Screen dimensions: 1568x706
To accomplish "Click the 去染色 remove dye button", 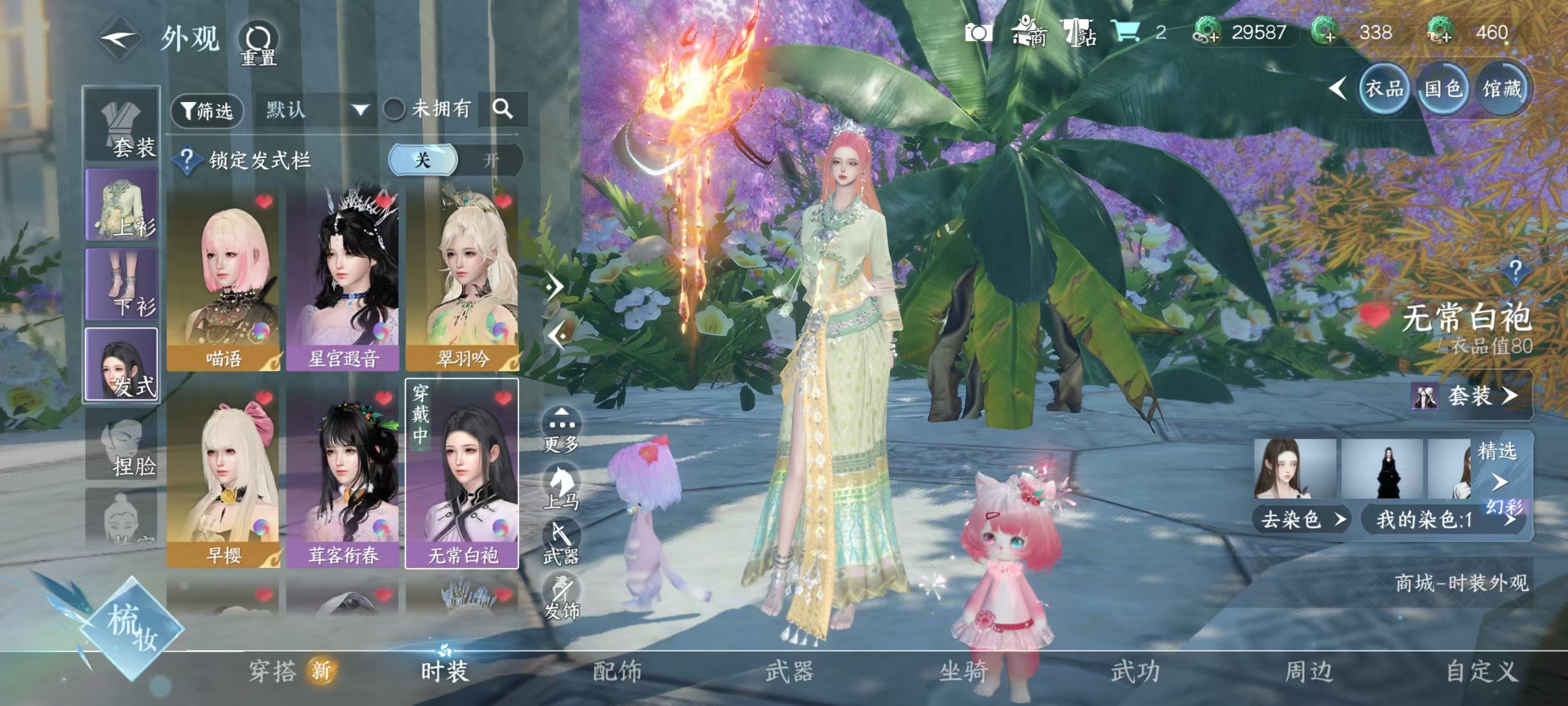I will click(x=1301, y=519).
